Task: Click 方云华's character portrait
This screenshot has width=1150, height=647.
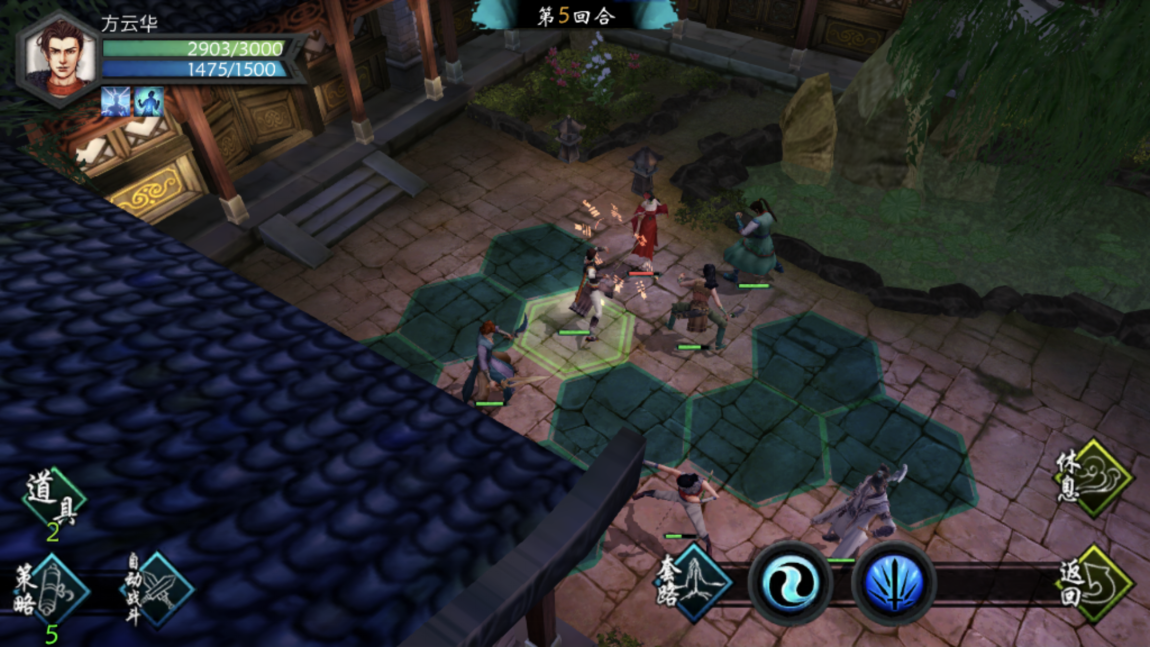Action: click(59, 57)
